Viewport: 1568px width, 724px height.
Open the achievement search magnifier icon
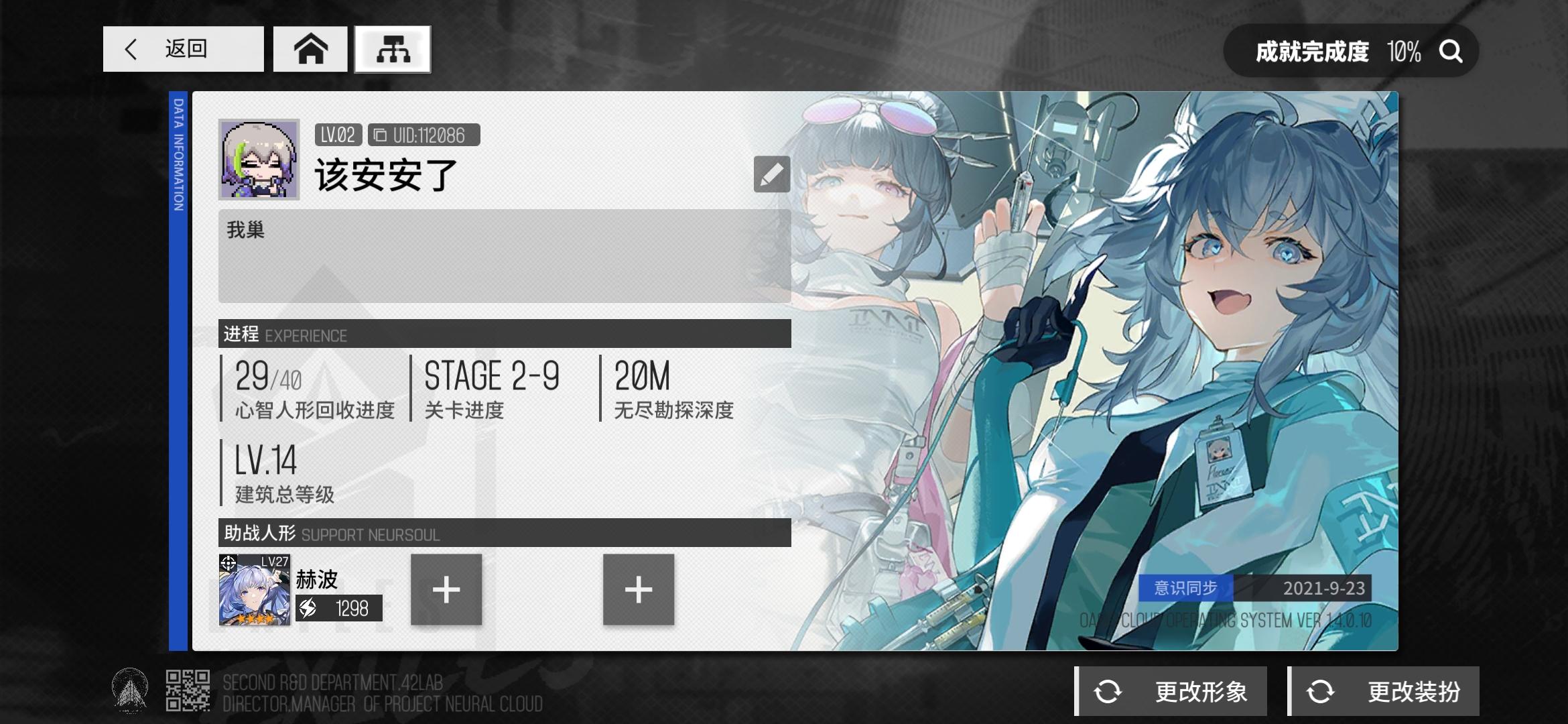(x=1449, y=52)
